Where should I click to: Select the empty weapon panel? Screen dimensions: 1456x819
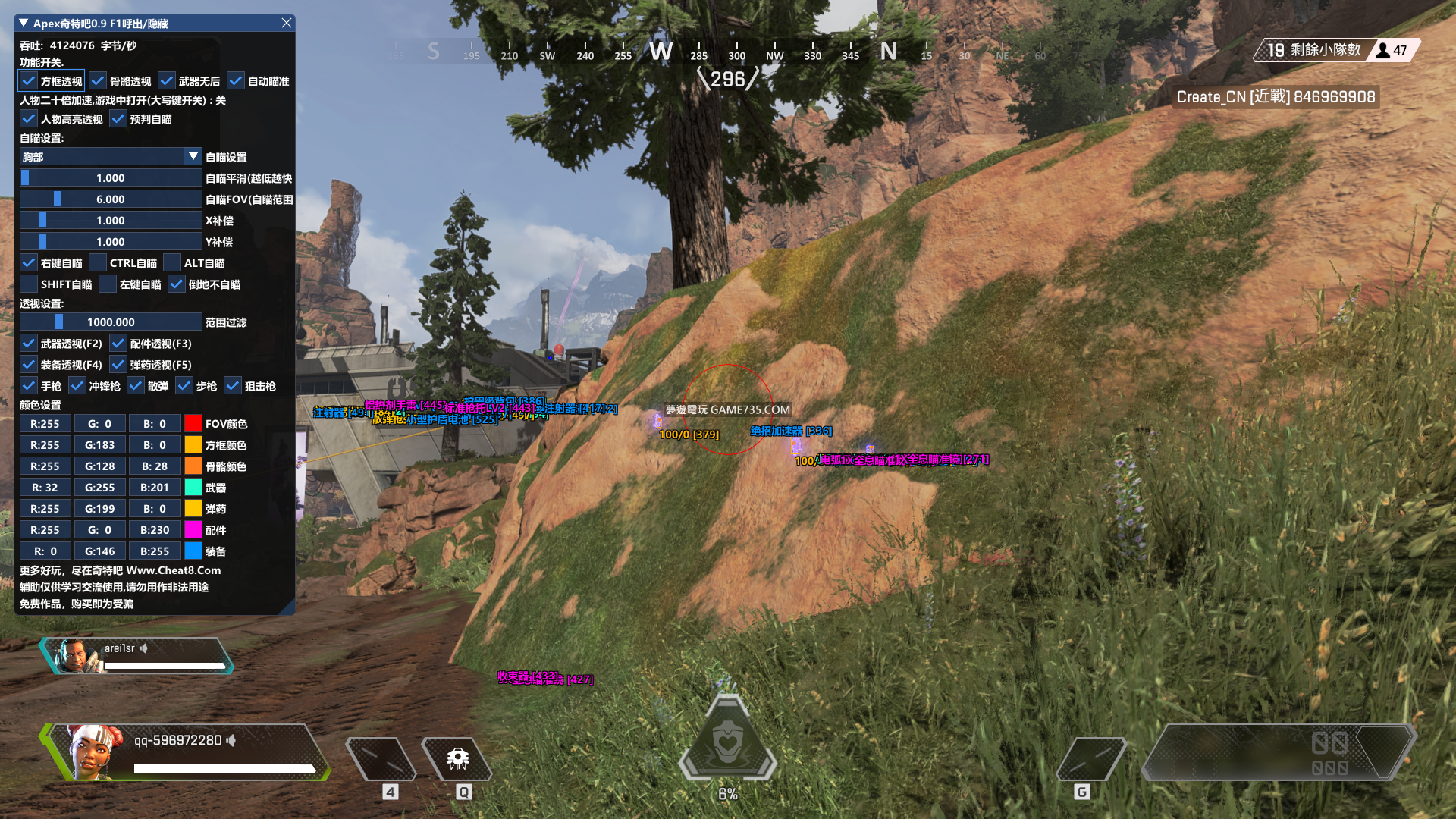coord(1278,752)
